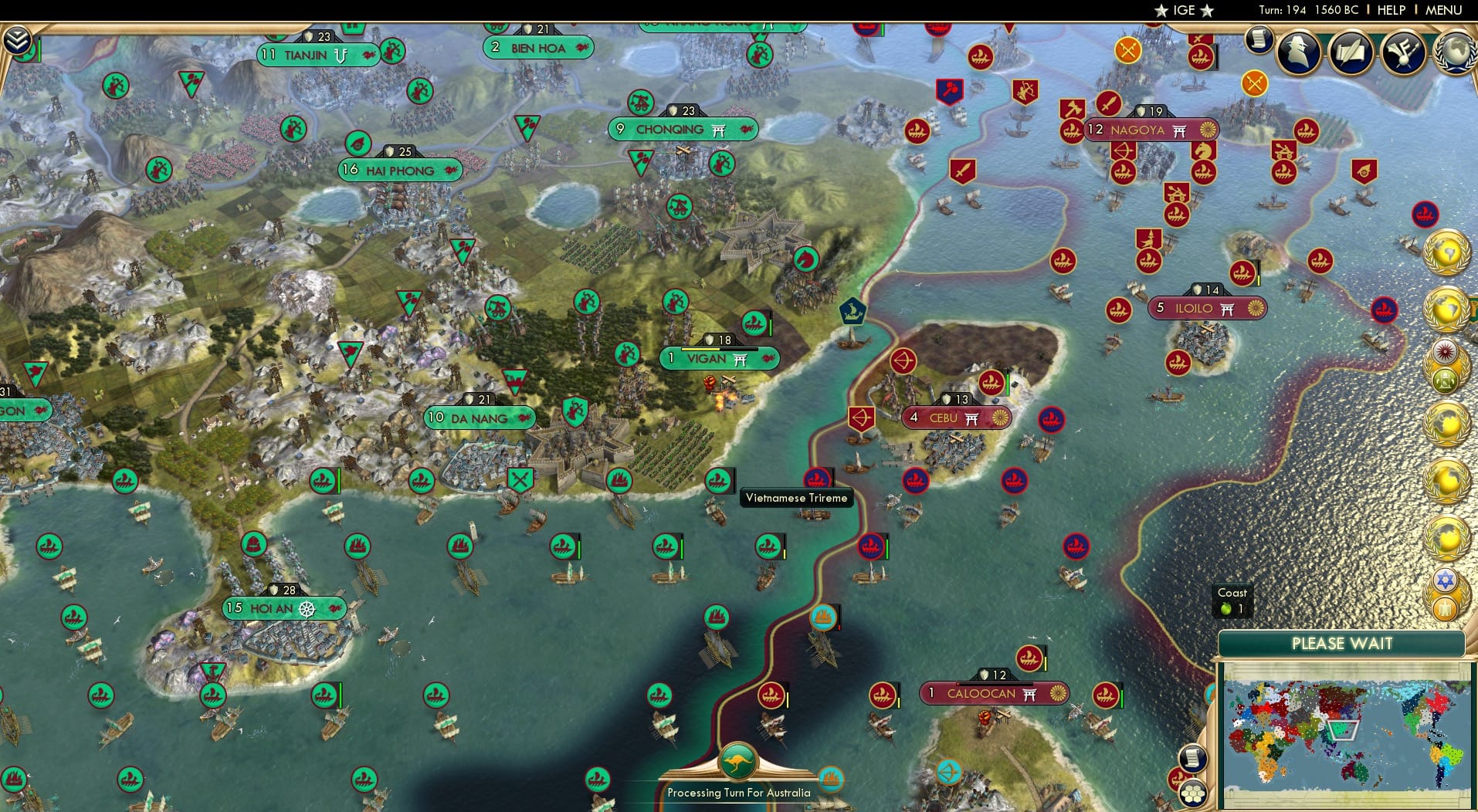This screenshot has height=812, width=1478.
Task: Click a golden globe notification on the right edge
Action: 1446,252
